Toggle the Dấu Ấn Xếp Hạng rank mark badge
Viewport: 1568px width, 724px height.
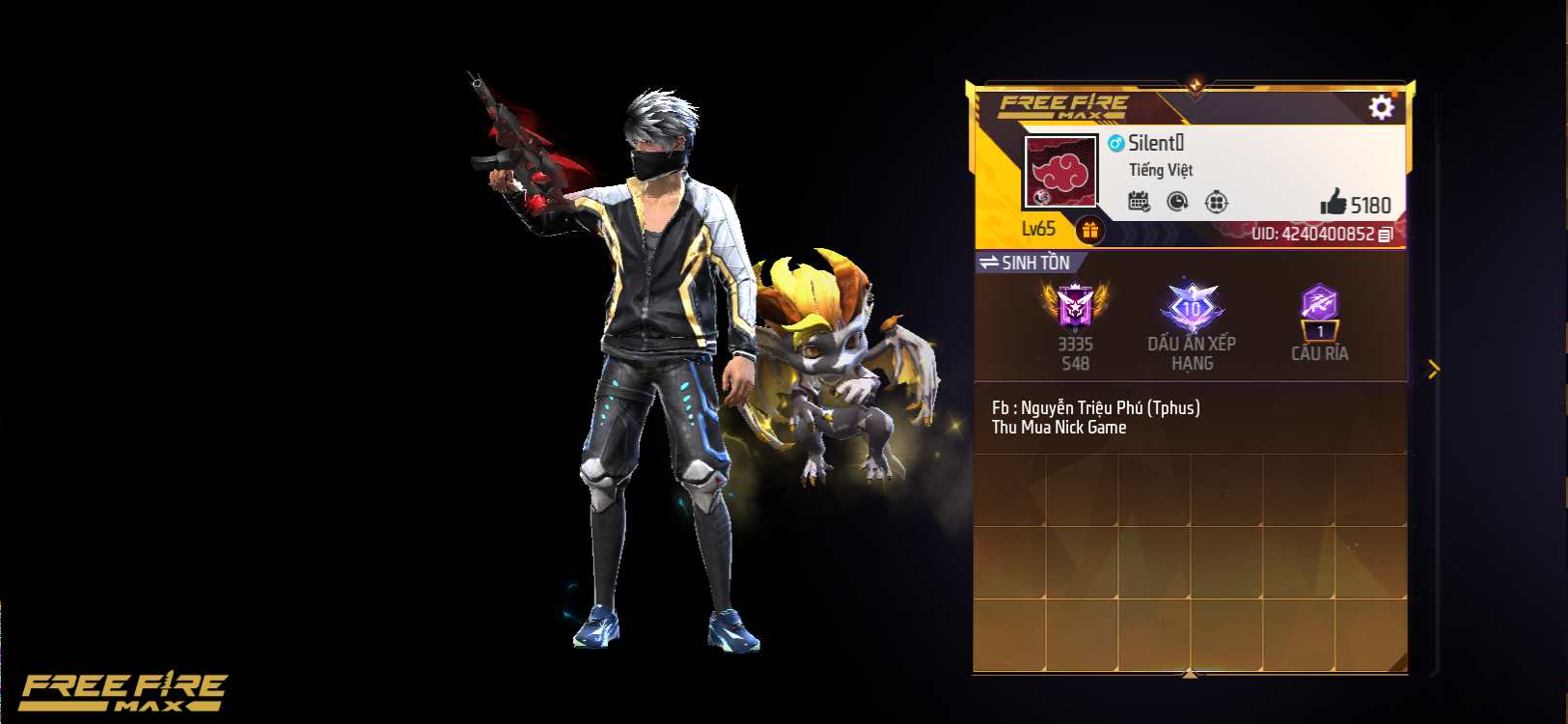[1194, 305]
